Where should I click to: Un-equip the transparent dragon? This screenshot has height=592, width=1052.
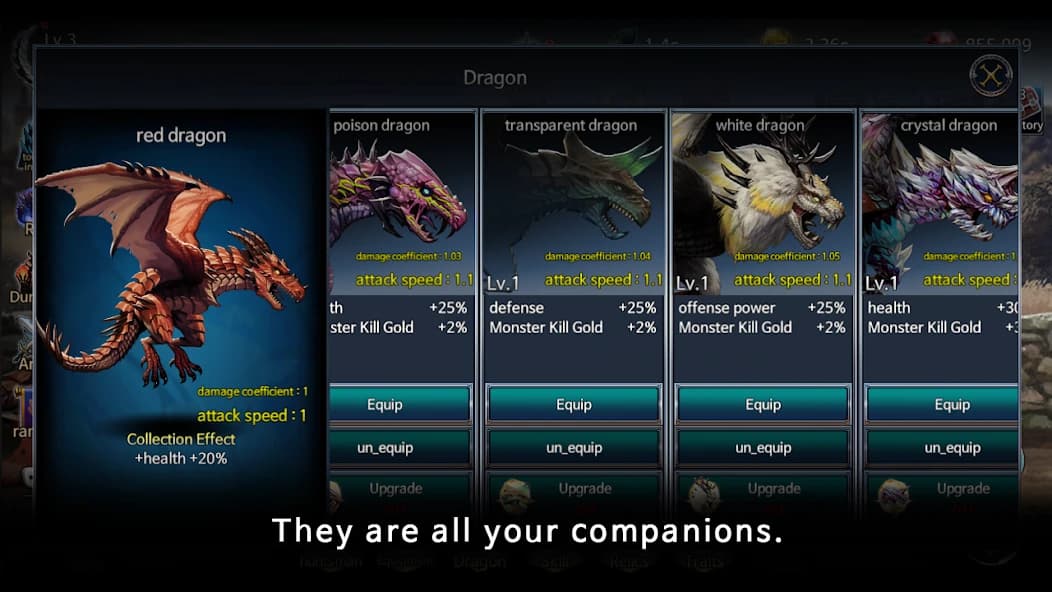574,448
